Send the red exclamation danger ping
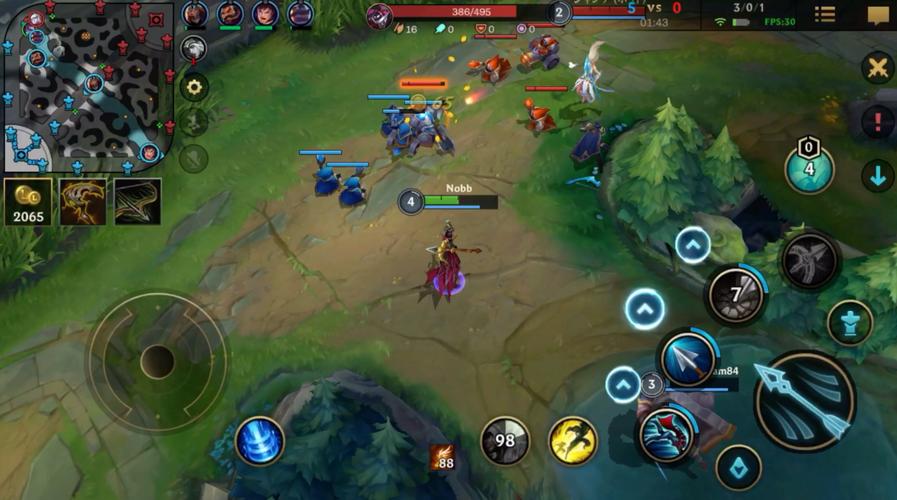Screen dimensions: 897x500 pos(877,122)
